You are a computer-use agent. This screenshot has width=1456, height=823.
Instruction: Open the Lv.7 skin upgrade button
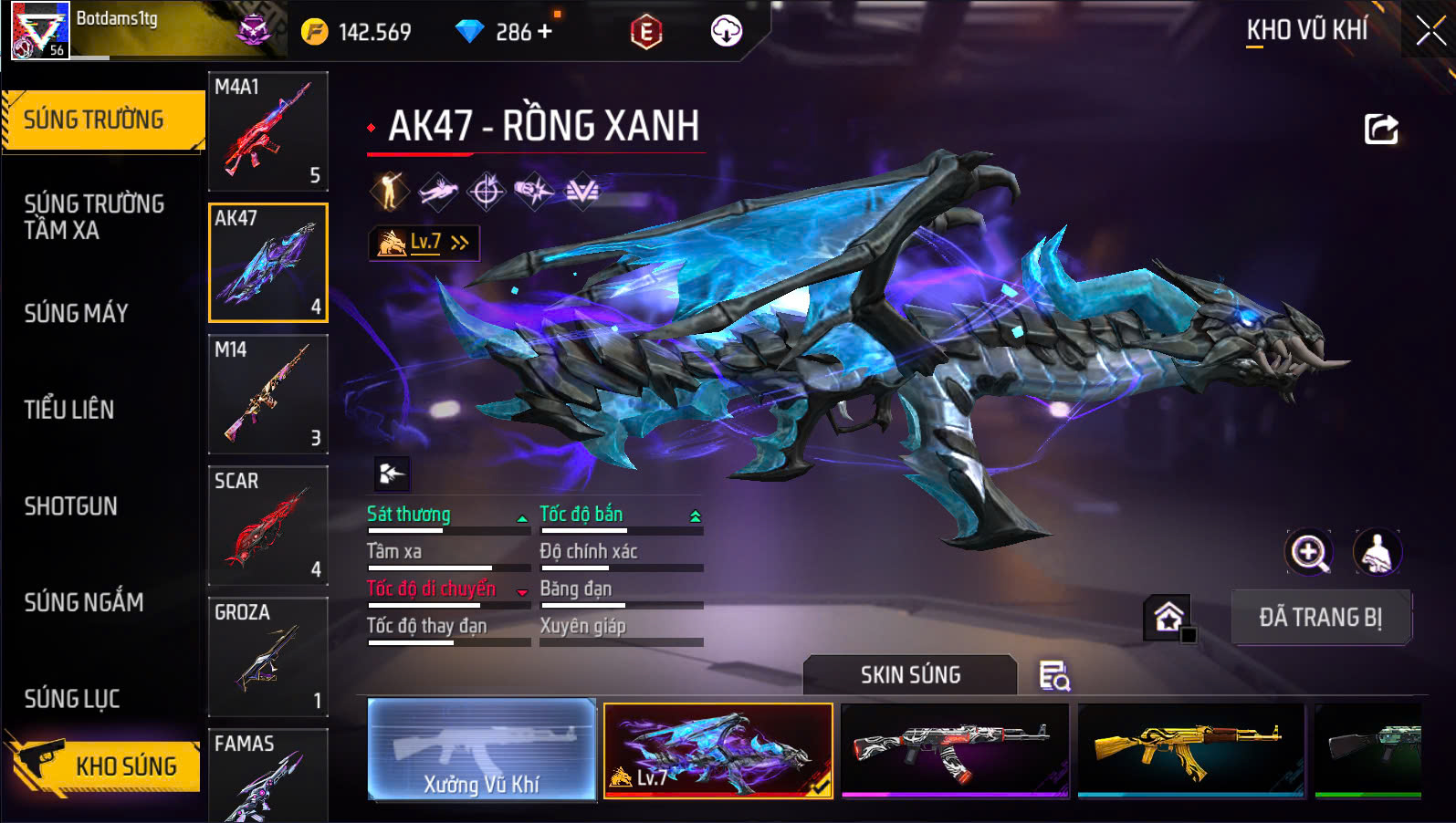(x=424, y=243)
